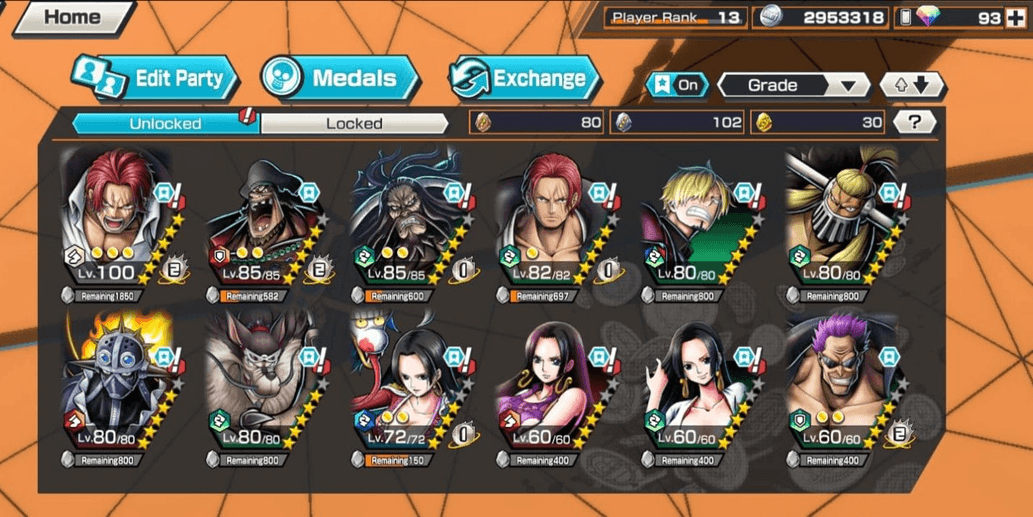Add gems with the plus button
The height and width of the screenshot is (517, 1033).
[1015, 17]
